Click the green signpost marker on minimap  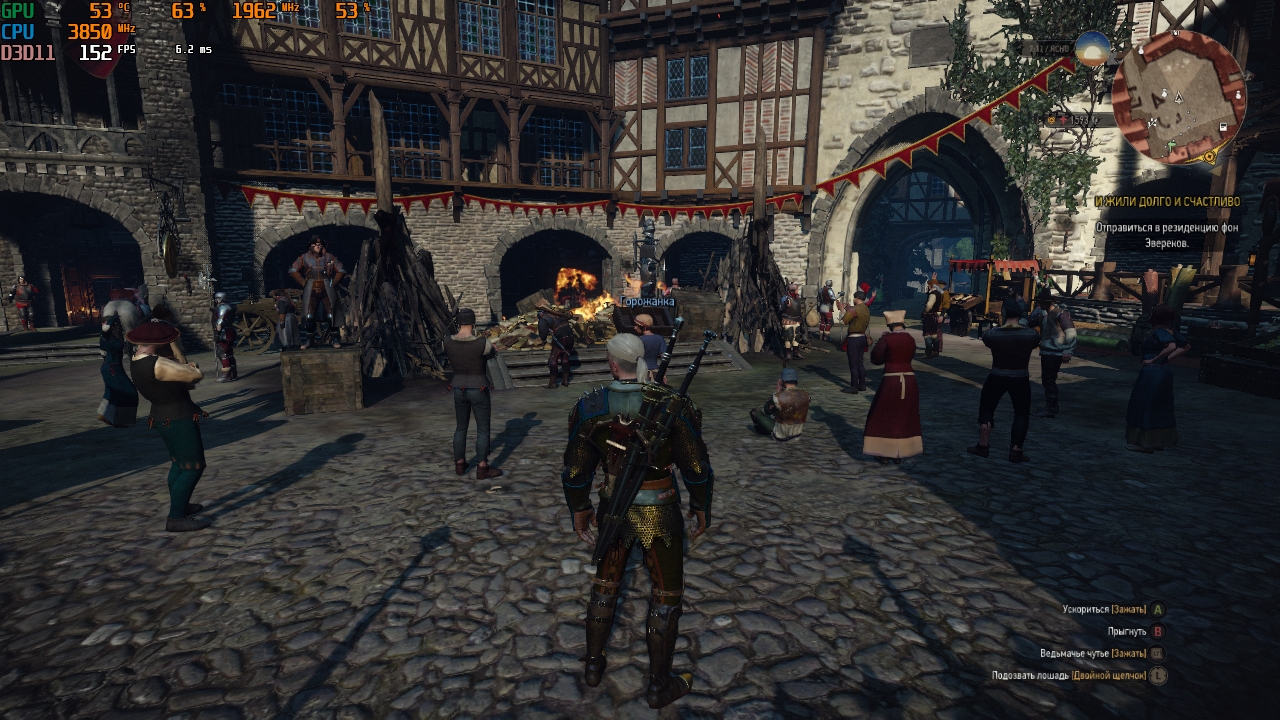(1171, 146)
